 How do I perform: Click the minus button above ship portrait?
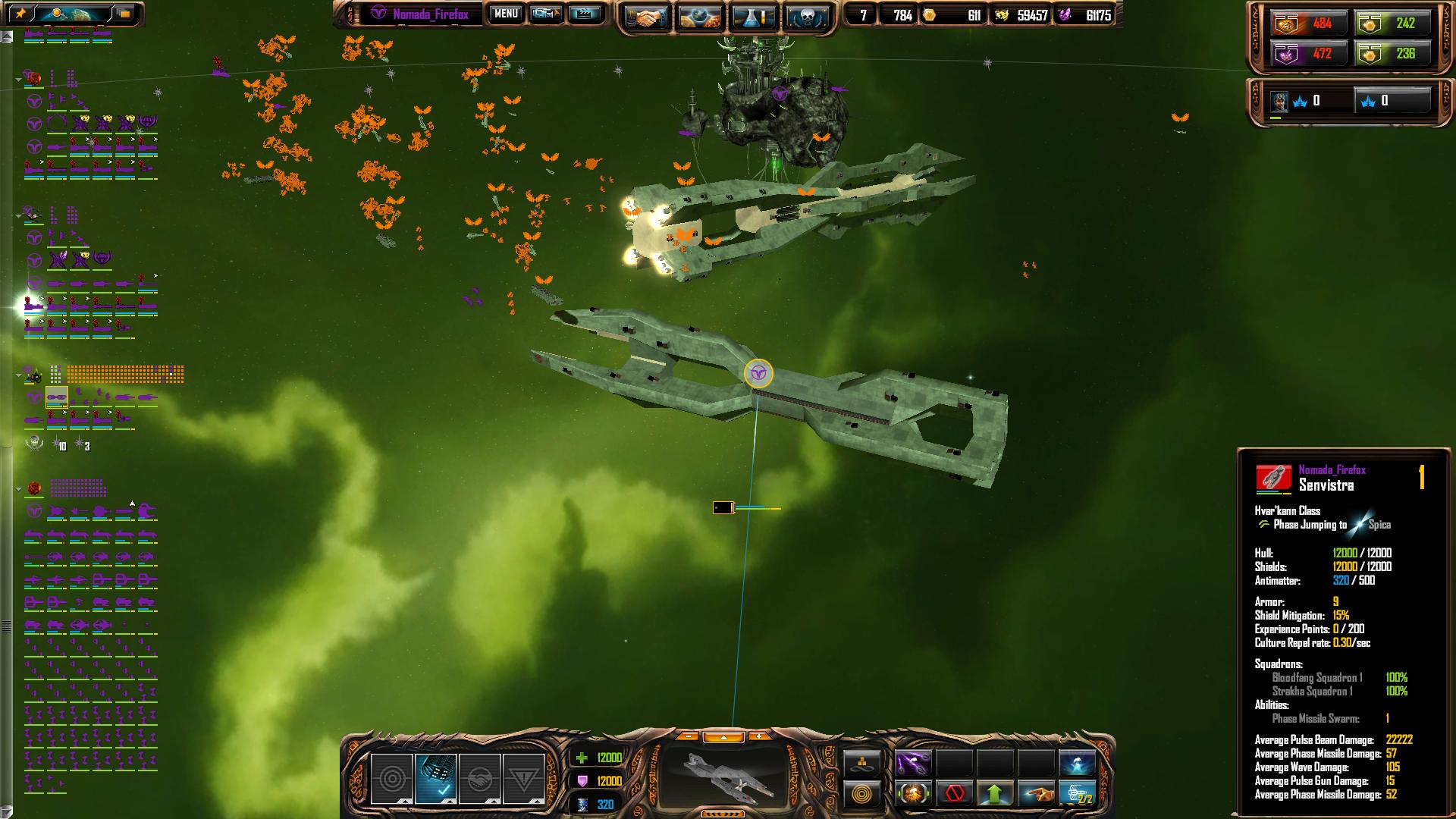pos(688,736)
